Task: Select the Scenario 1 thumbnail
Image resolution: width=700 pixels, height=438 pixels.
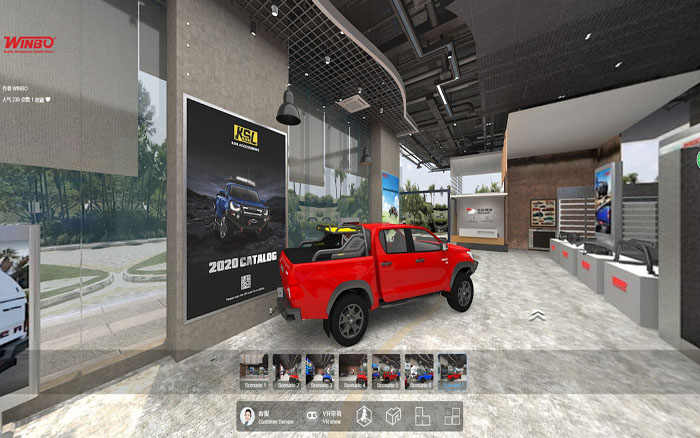Action: pos(255,370)
